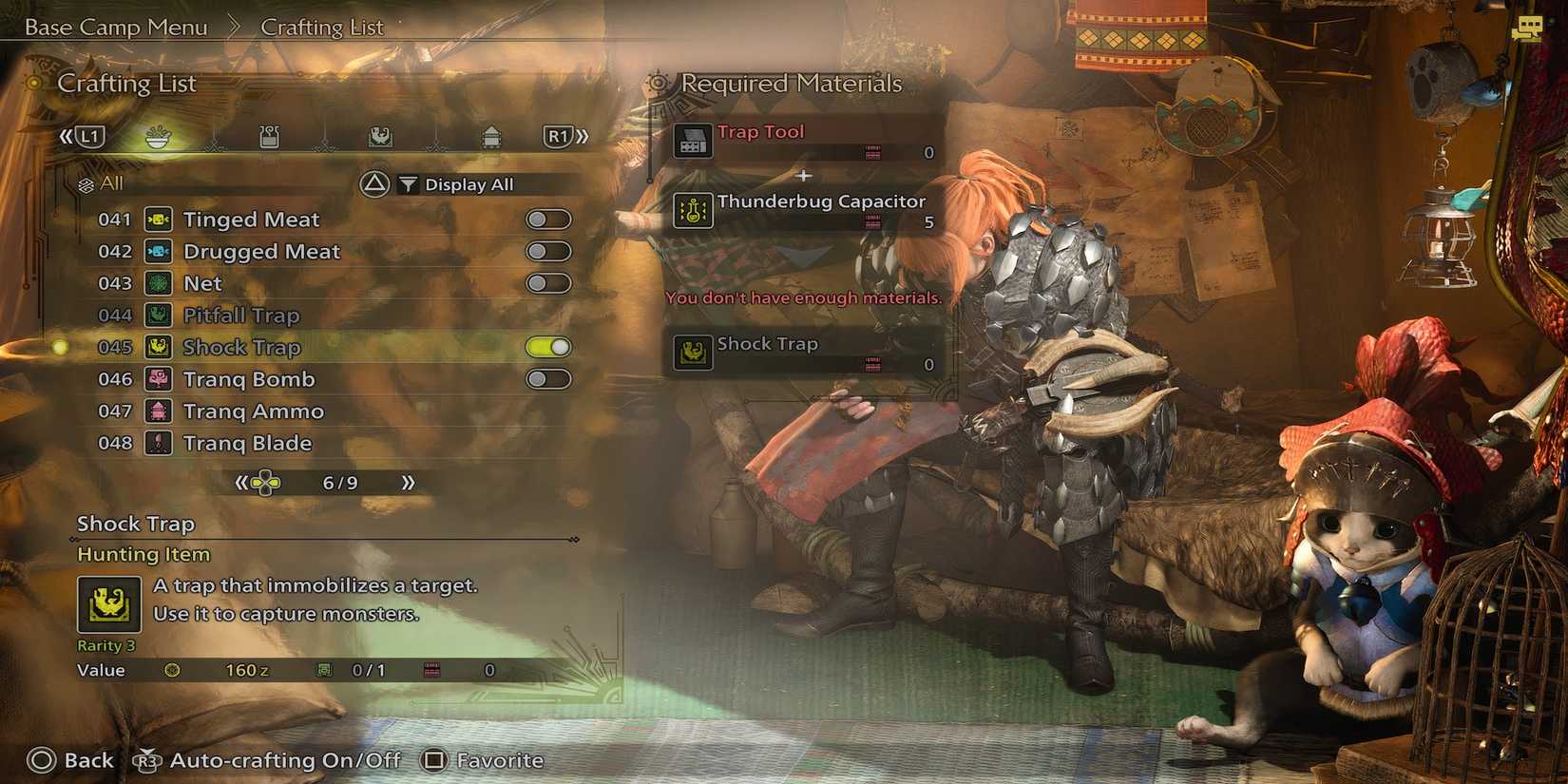The height and width of the screenshot is (784, 1568).
Task: Click the Back button
Action: 71,760
